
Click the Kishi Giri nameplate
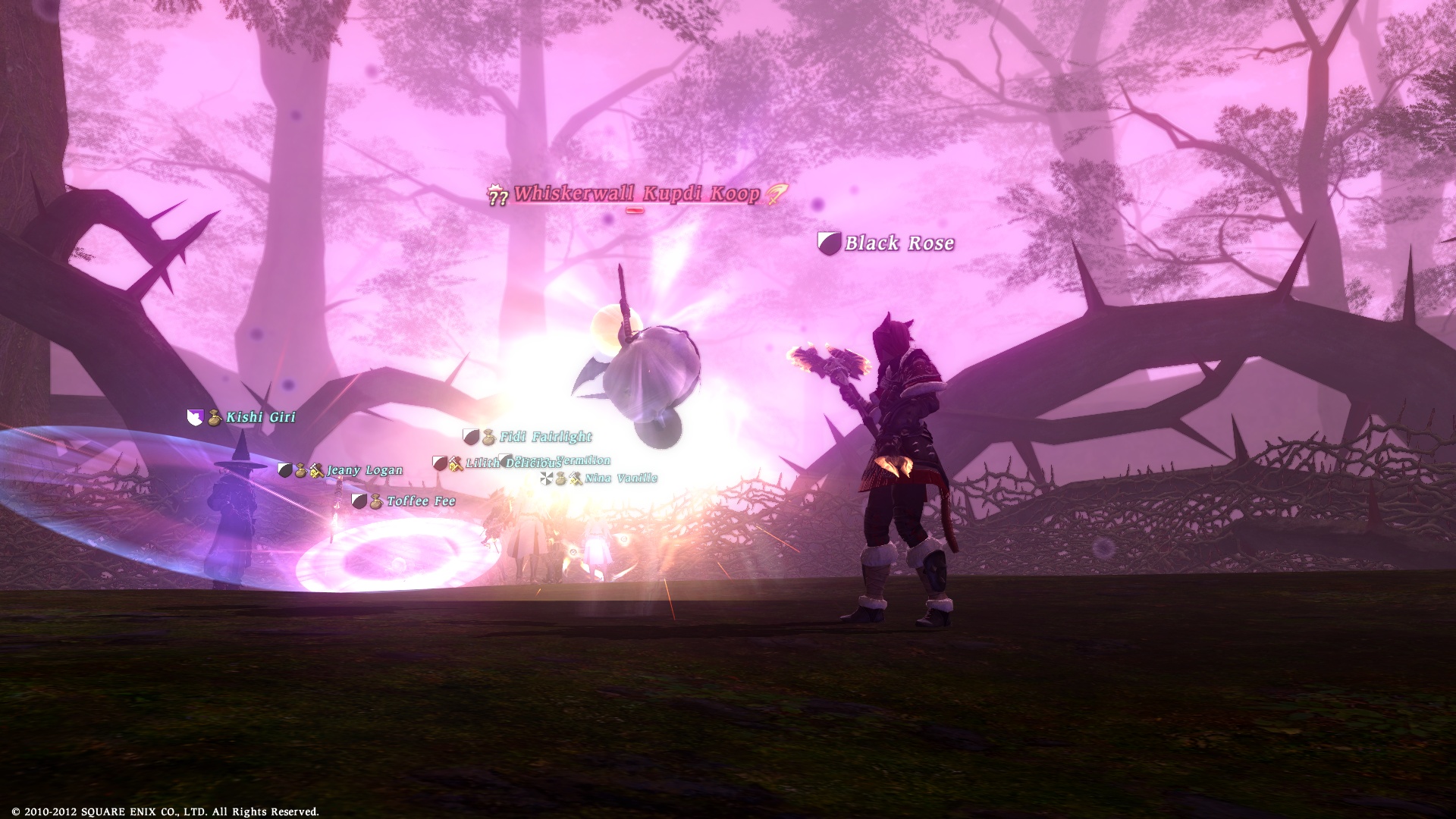[260, 417]
